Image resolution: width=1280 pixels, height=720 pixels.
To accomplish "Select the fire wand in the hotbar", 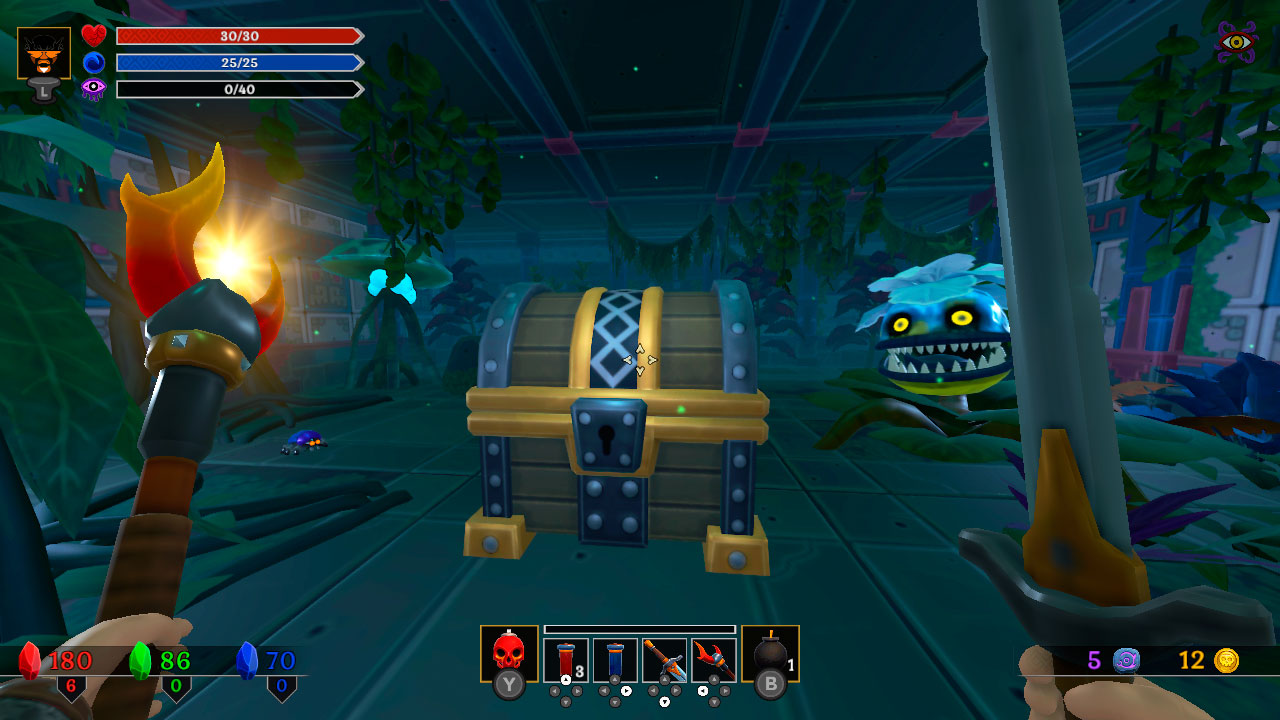I will coord(715,654).
